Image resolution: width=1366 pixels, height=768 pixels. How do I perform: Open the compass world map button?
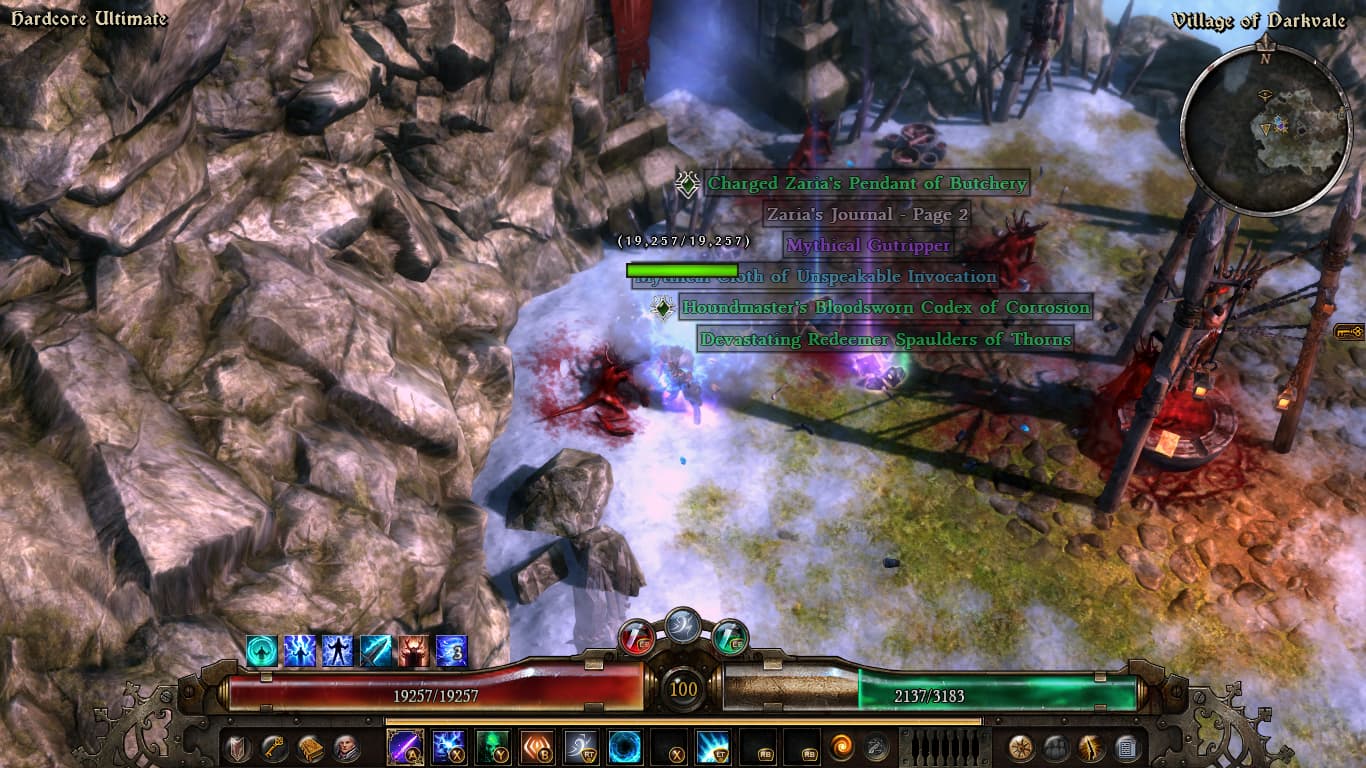click(1021, 747)
